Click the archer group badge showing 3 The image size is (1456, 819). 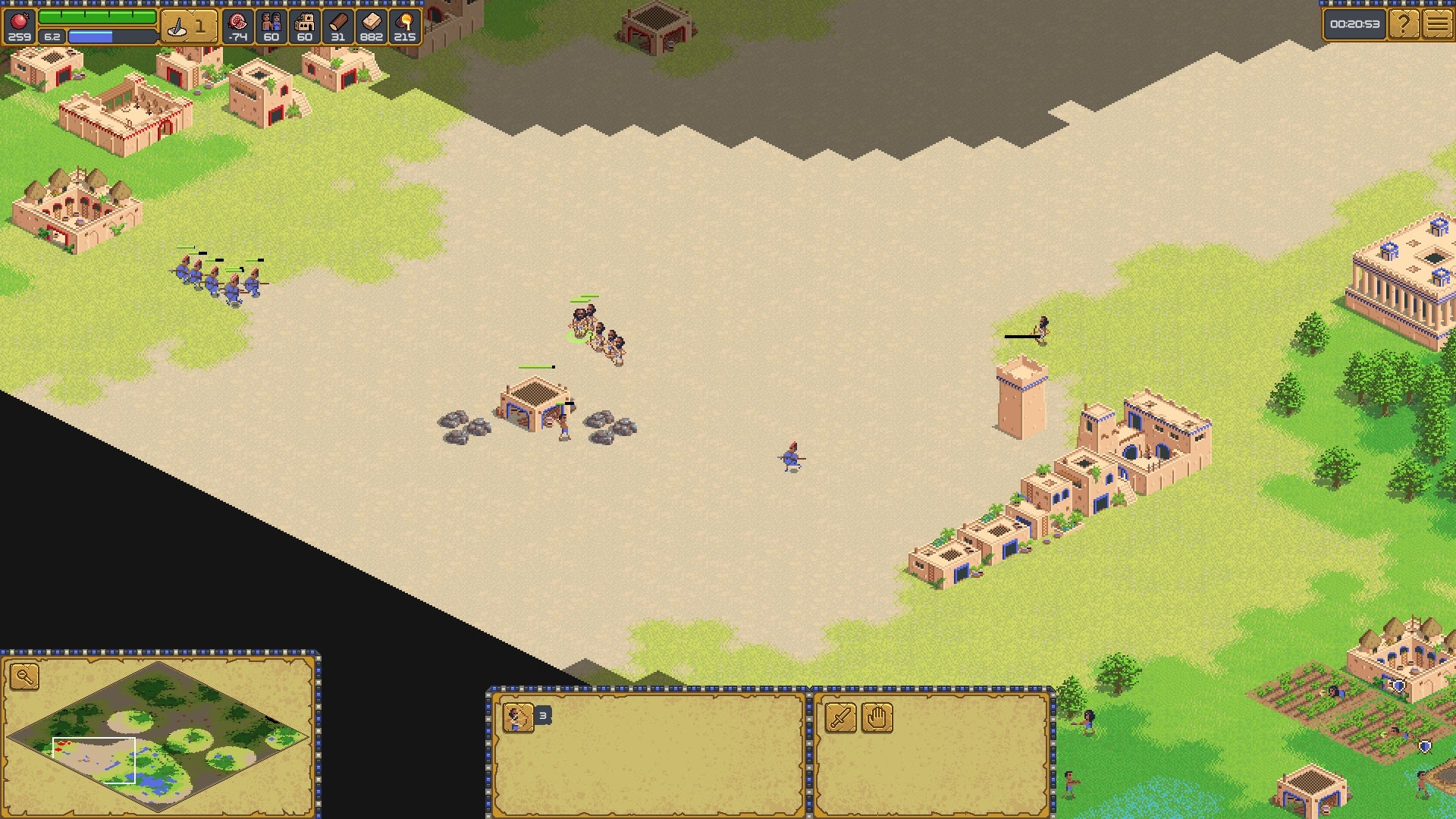(x=541, y=714)
